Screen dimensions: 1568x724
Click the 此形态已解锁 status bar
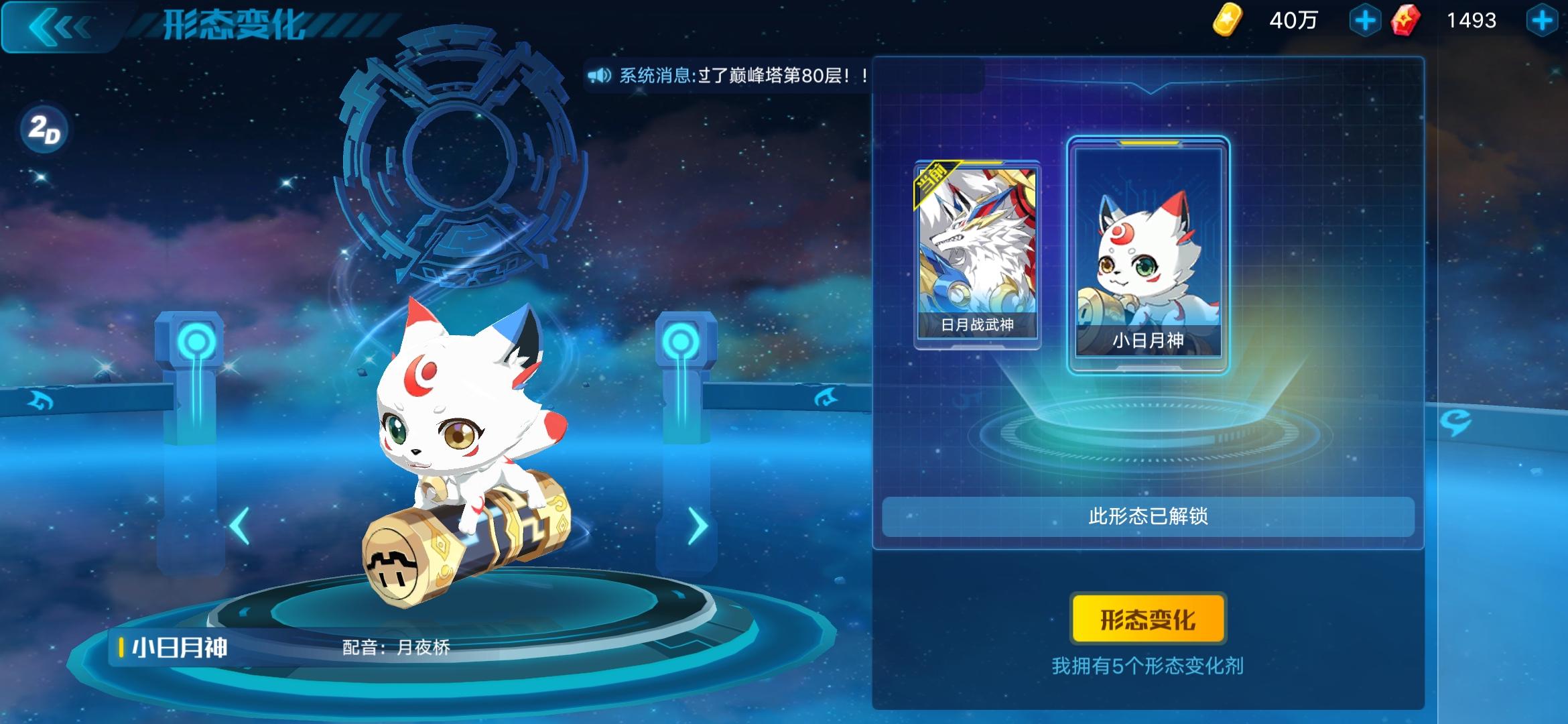(x=1150, y=516)
